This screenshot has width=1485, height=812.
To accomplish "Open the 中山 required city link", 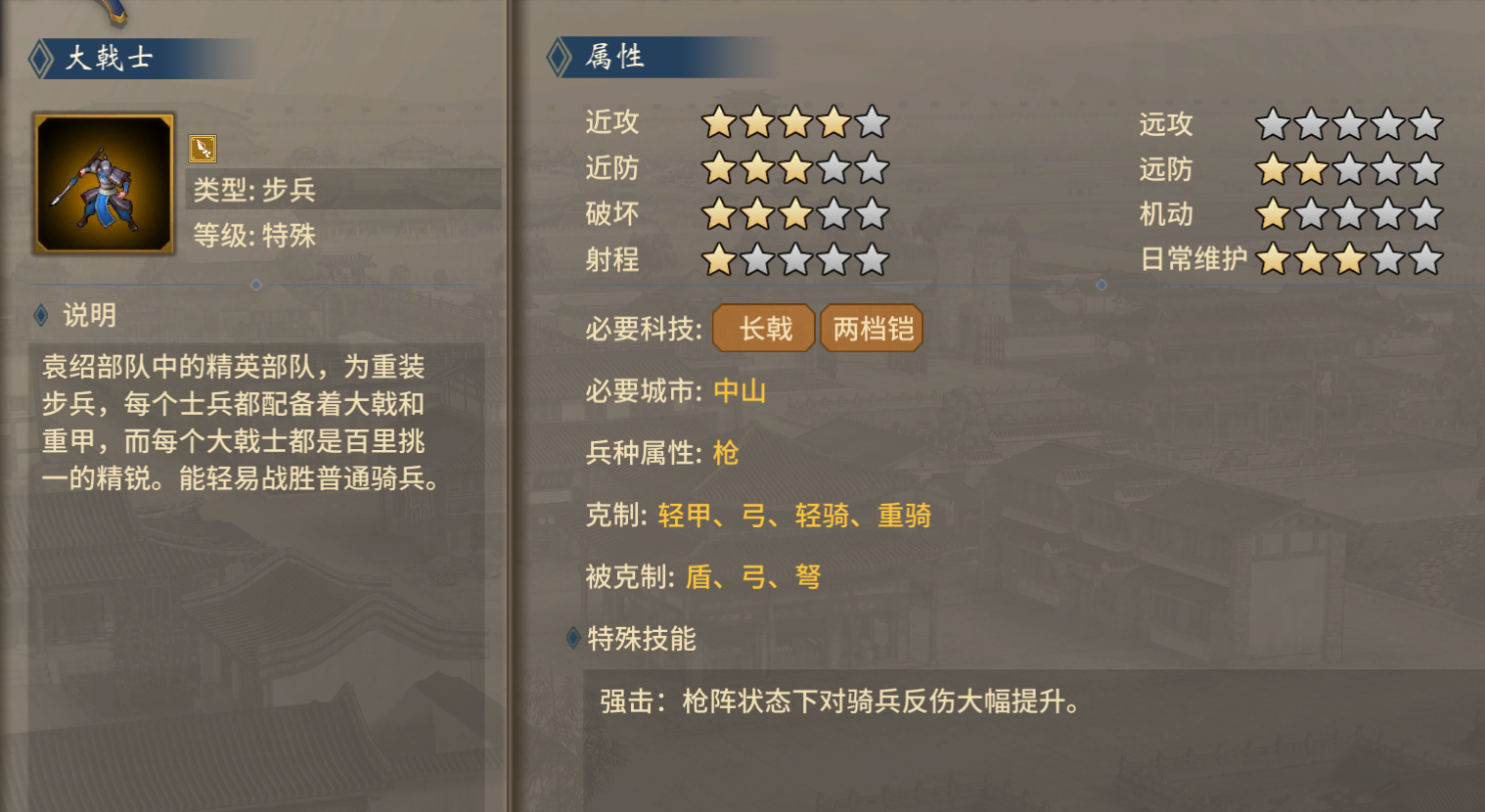I will coord(740,391).
